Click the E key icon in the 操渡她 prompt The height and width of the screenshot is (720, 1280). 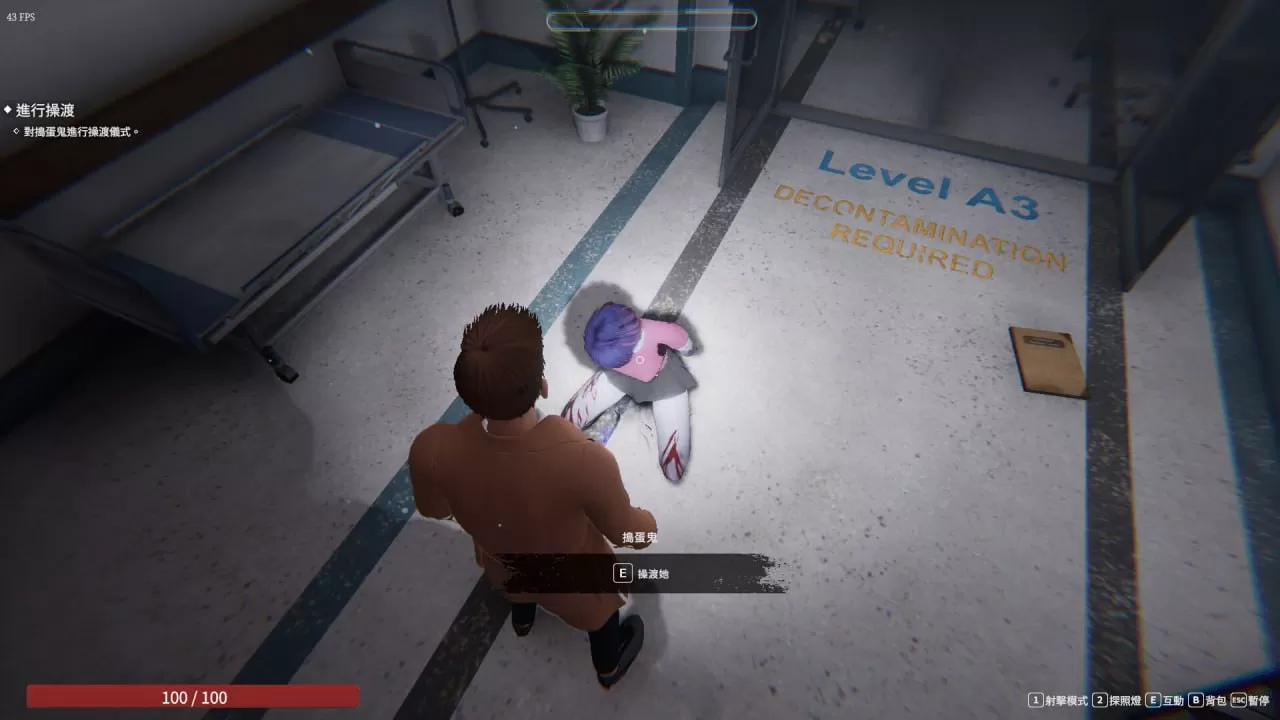(622, 573)
